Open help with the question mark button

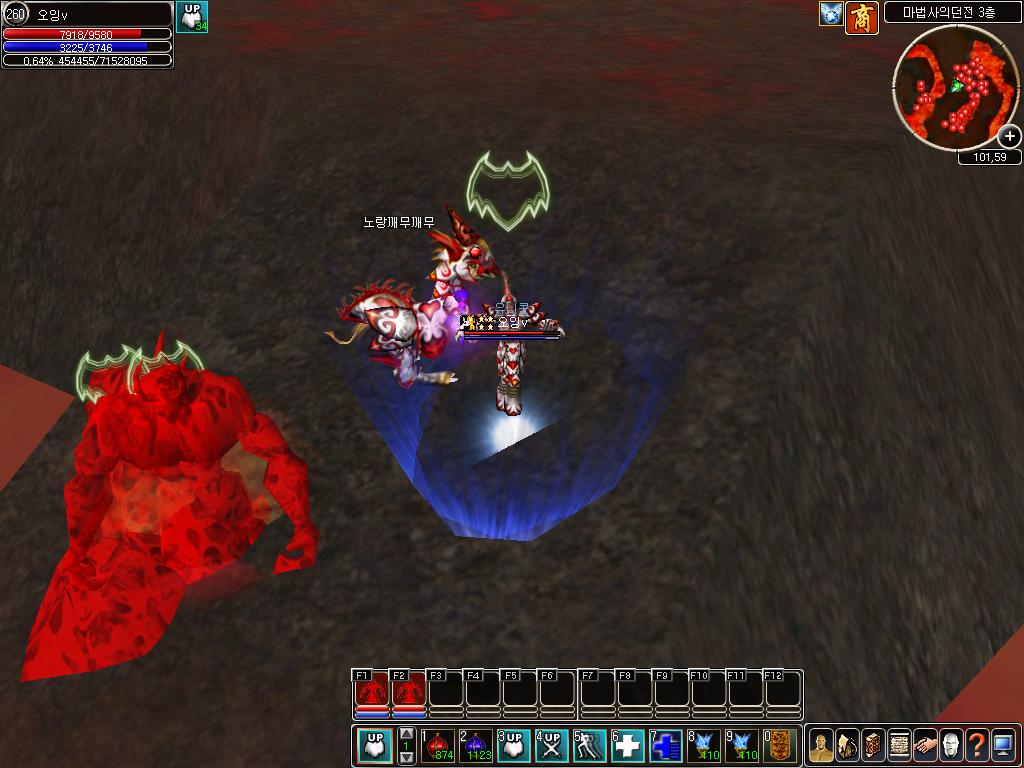coord(977,746)
